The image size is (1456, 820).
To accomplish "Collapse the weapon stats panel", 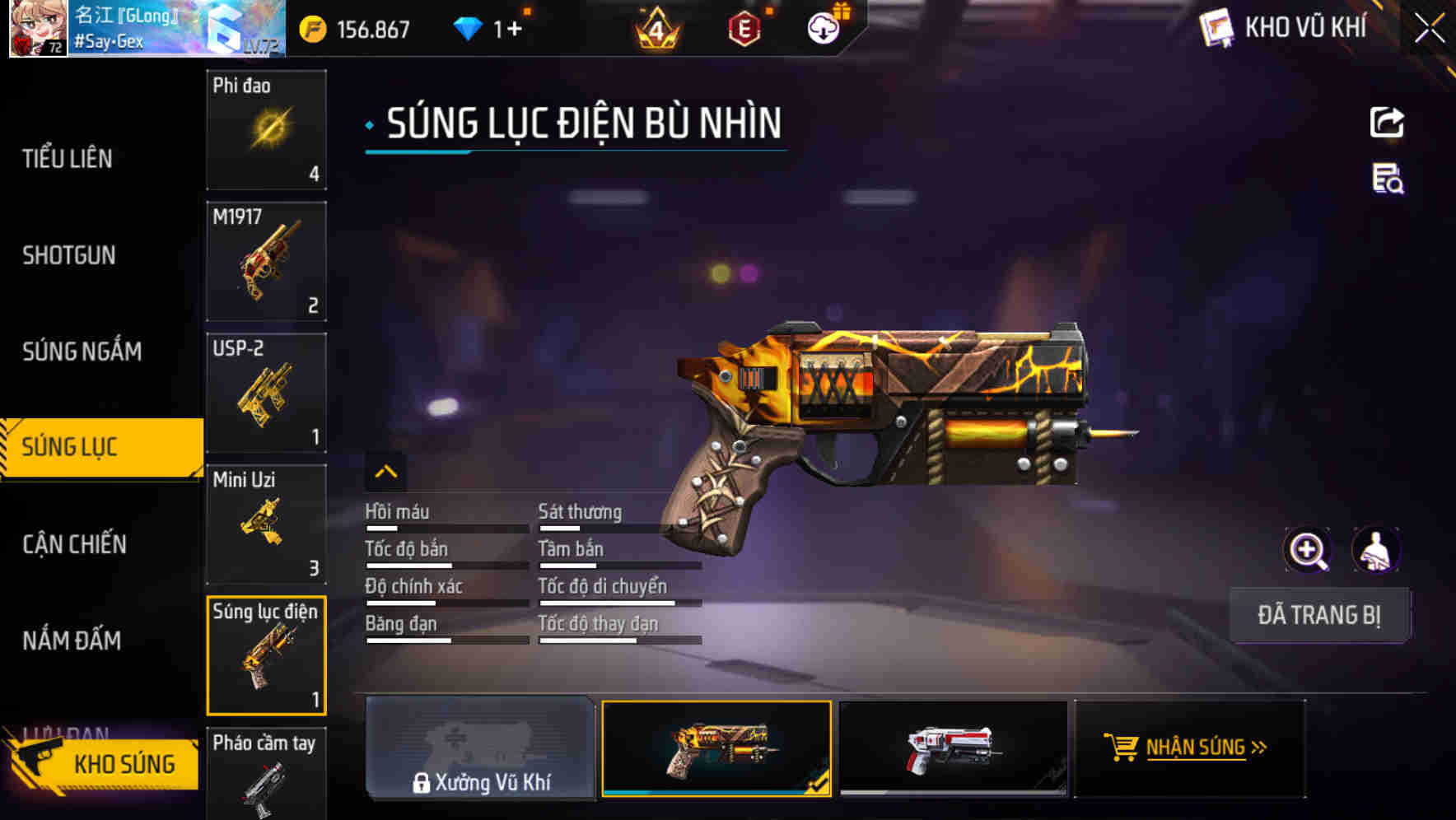I will pos(385,471).
